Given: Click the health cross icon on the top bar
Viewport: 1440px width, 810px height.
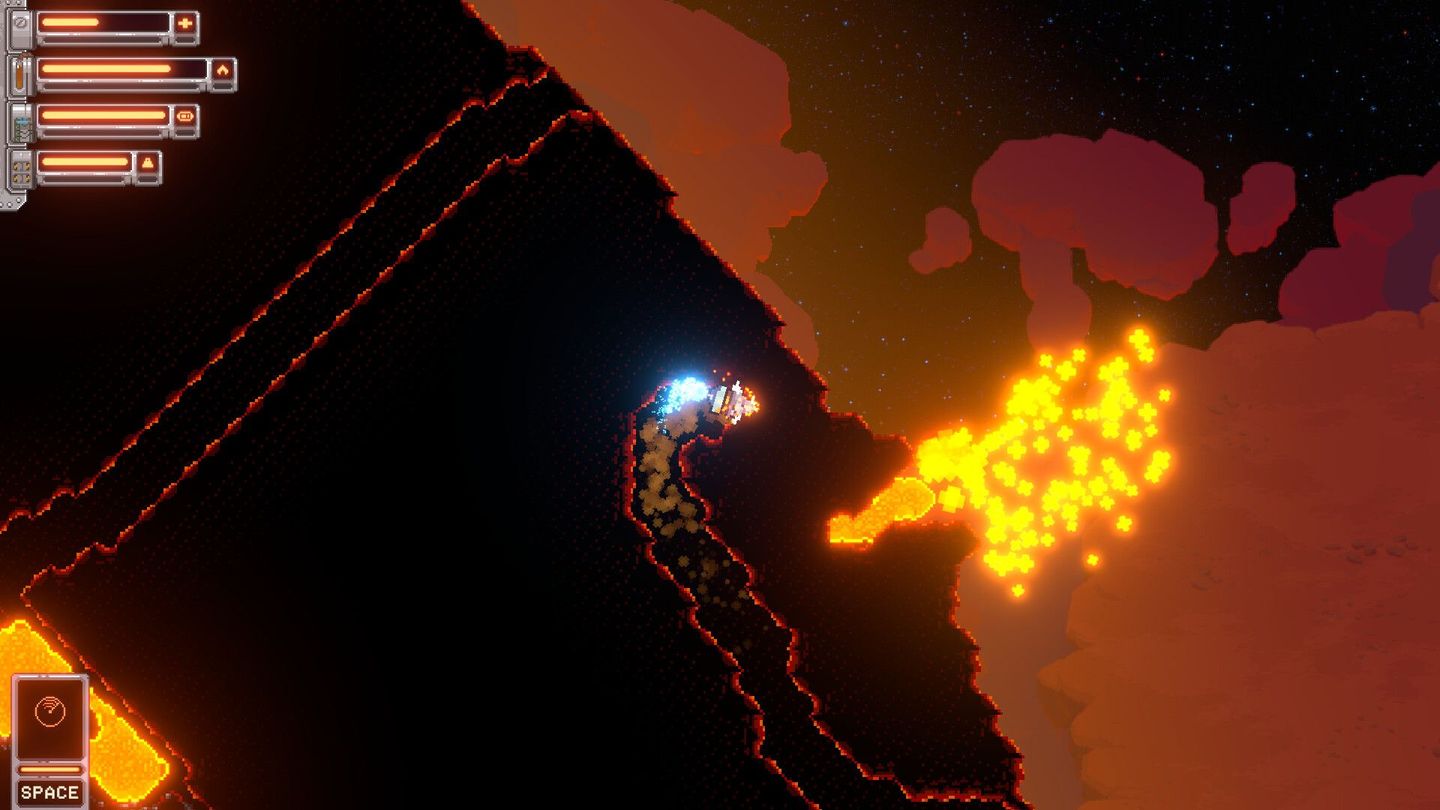Looking at the screenshot, I should (x=186, y=23).
